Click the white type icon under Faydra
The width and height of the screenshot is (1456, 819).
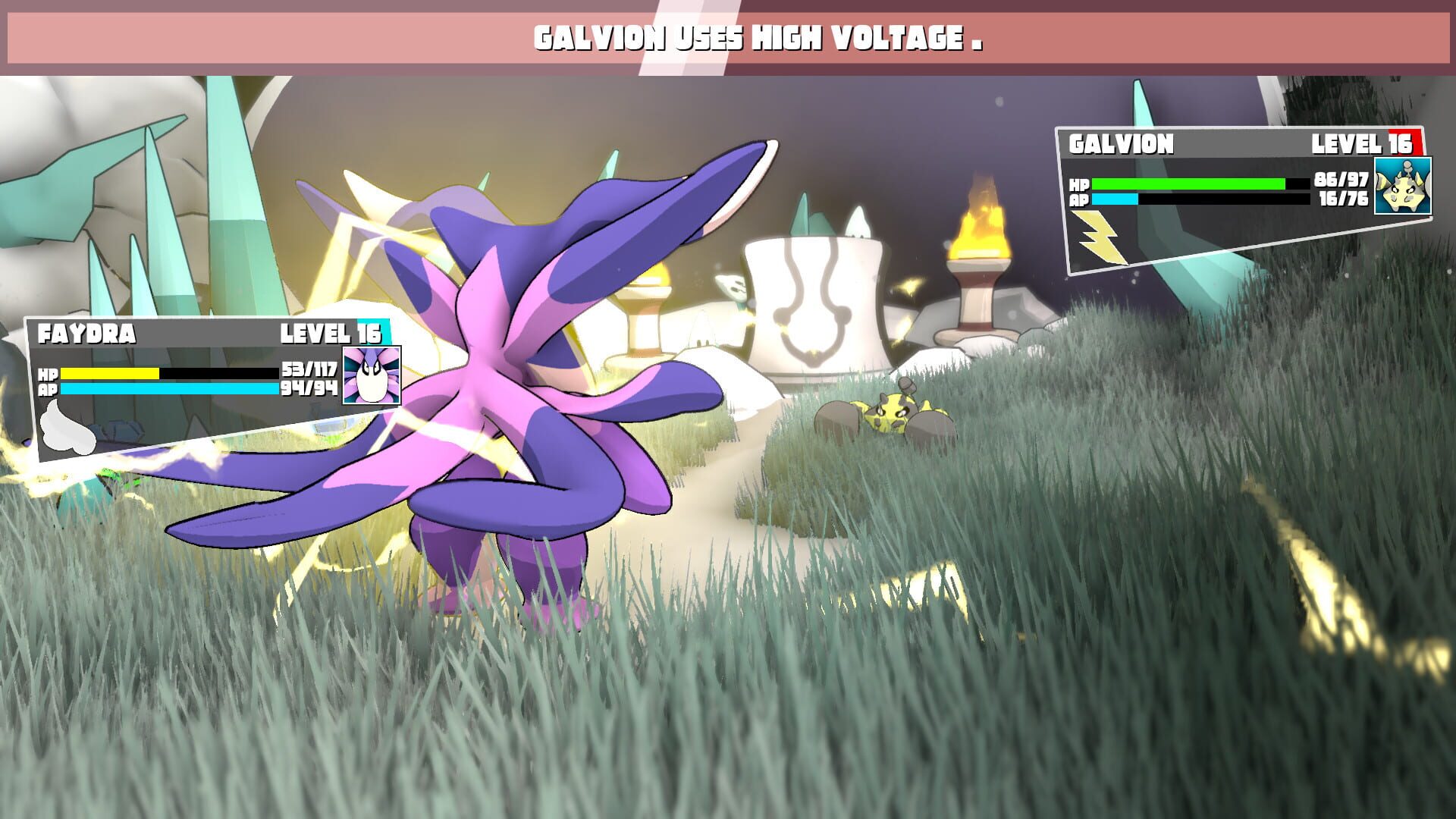pos(67,428)
